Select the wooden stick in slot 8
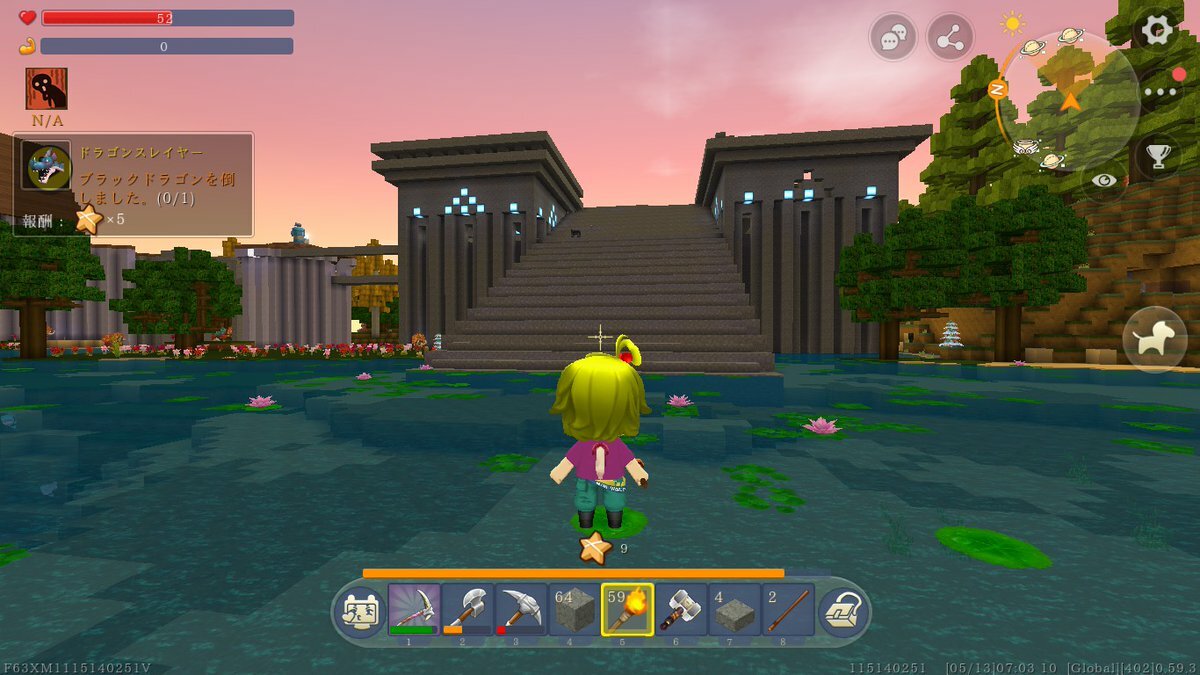This screenshot has width=1200, height=675. click(x=788, y=609)
